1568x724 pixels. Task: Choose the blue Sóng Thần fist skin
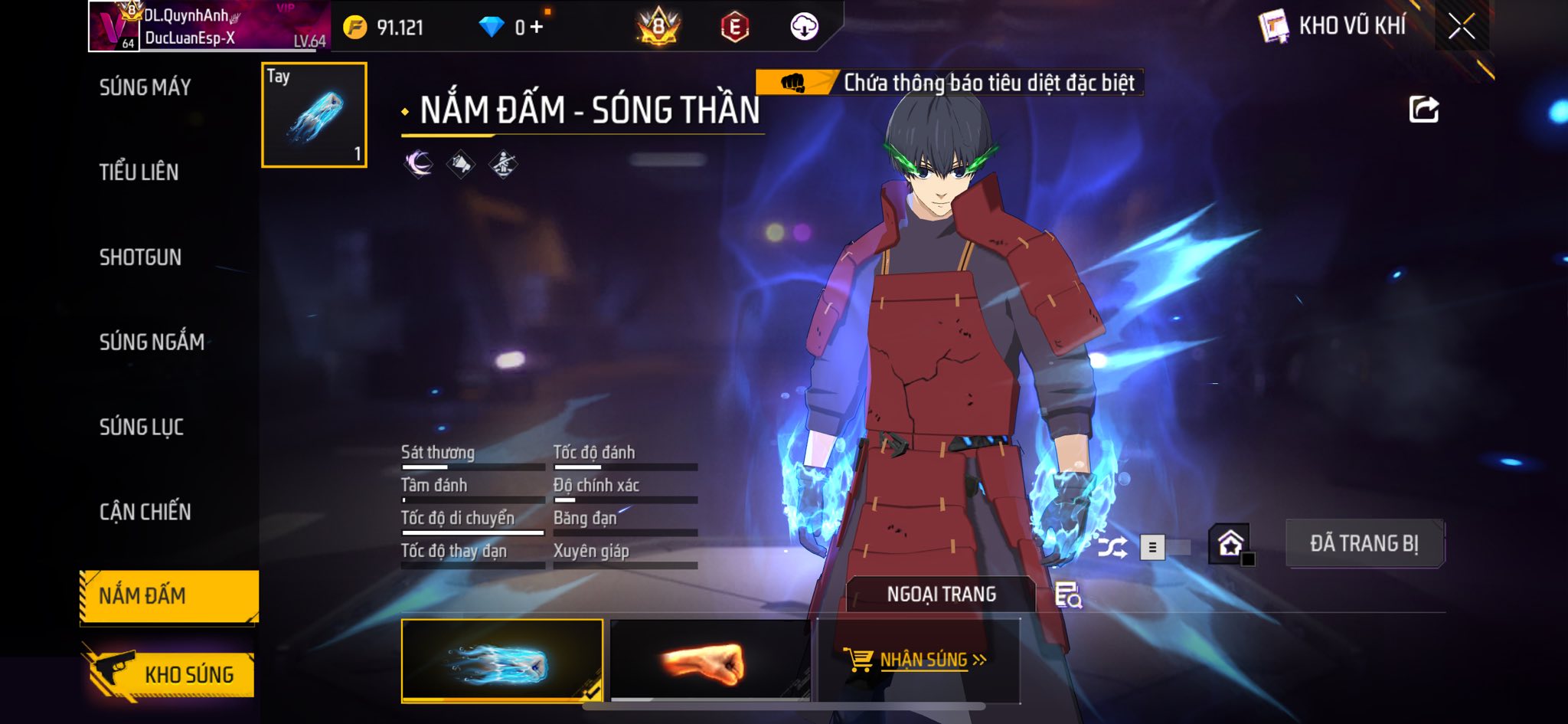tap(501, 660)
